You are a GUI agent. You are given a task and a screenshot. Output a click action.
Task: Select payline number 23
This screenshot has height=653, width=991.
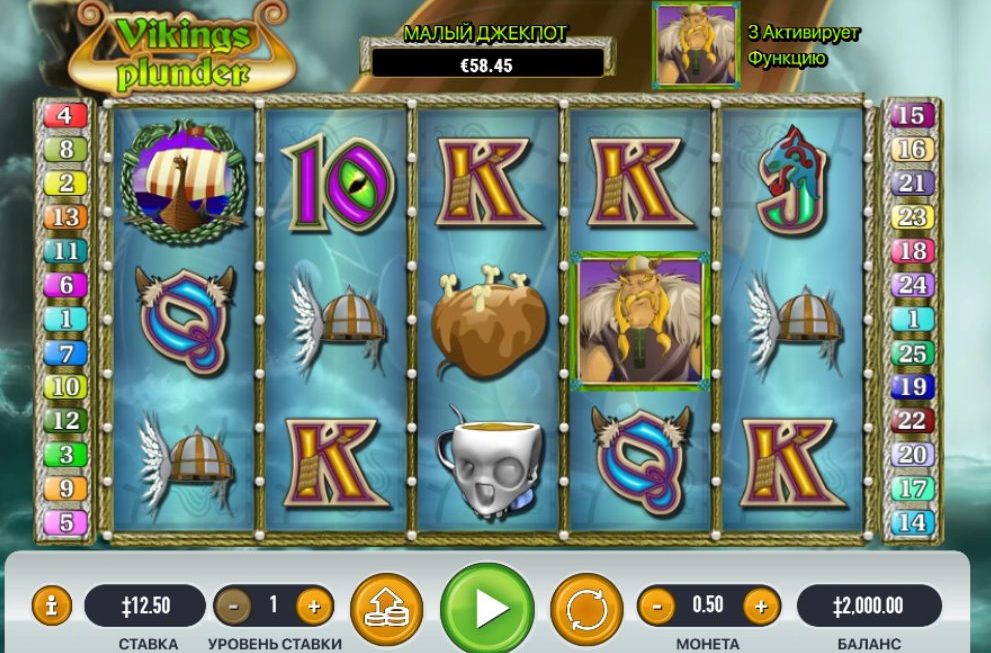pyautogui.click(x=911, y=217)
